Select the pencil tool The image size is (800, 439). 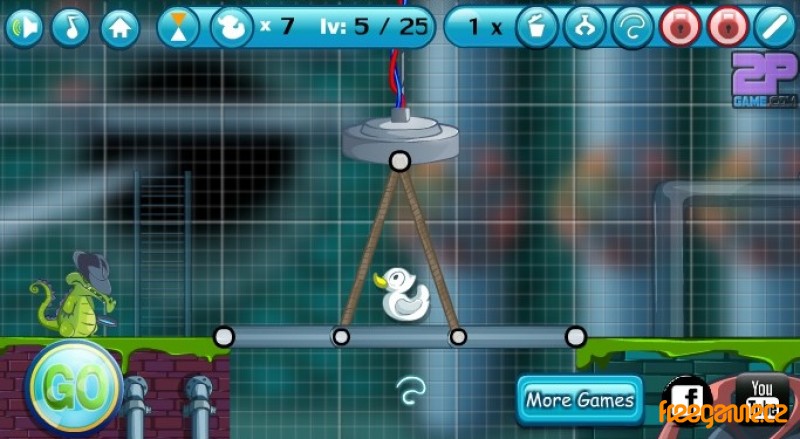click(775, 27)
